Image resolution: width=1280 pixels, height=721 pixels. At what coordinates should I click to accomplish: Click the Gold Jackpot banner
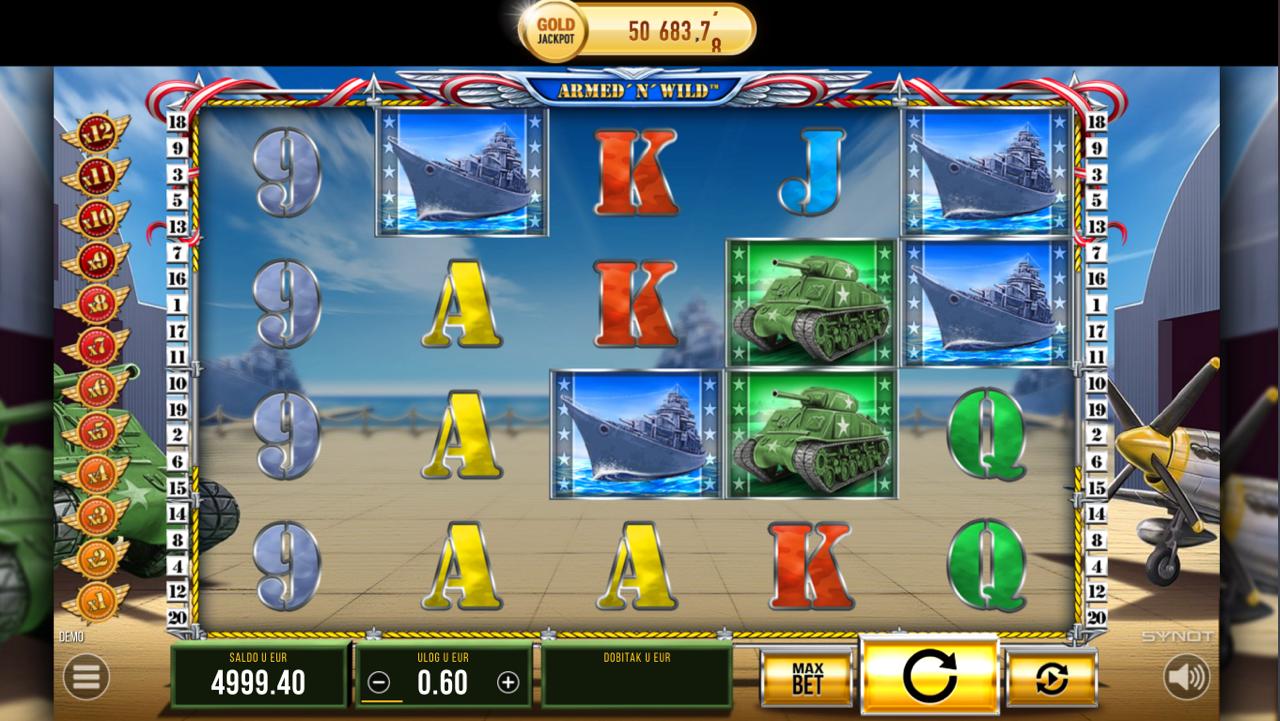coord(638,31)
